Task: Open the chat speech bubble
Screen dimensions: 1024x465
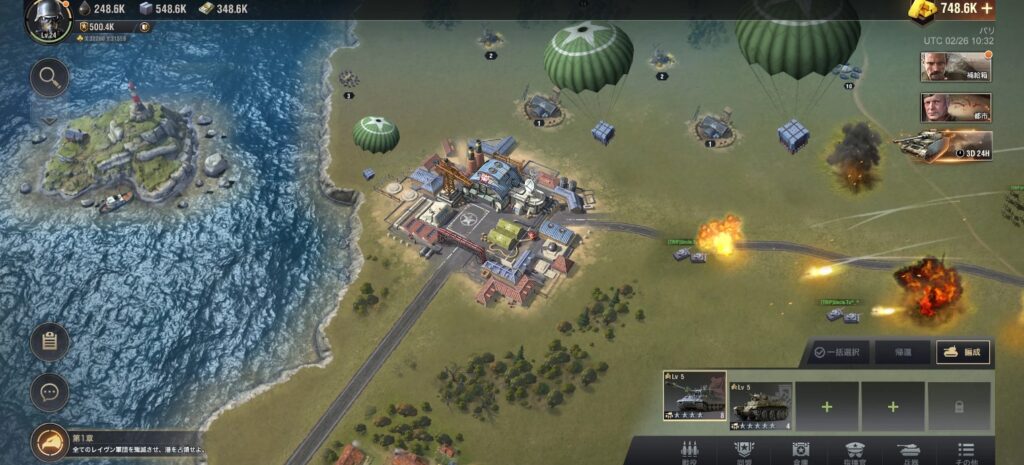Action: tap(49, 392)
